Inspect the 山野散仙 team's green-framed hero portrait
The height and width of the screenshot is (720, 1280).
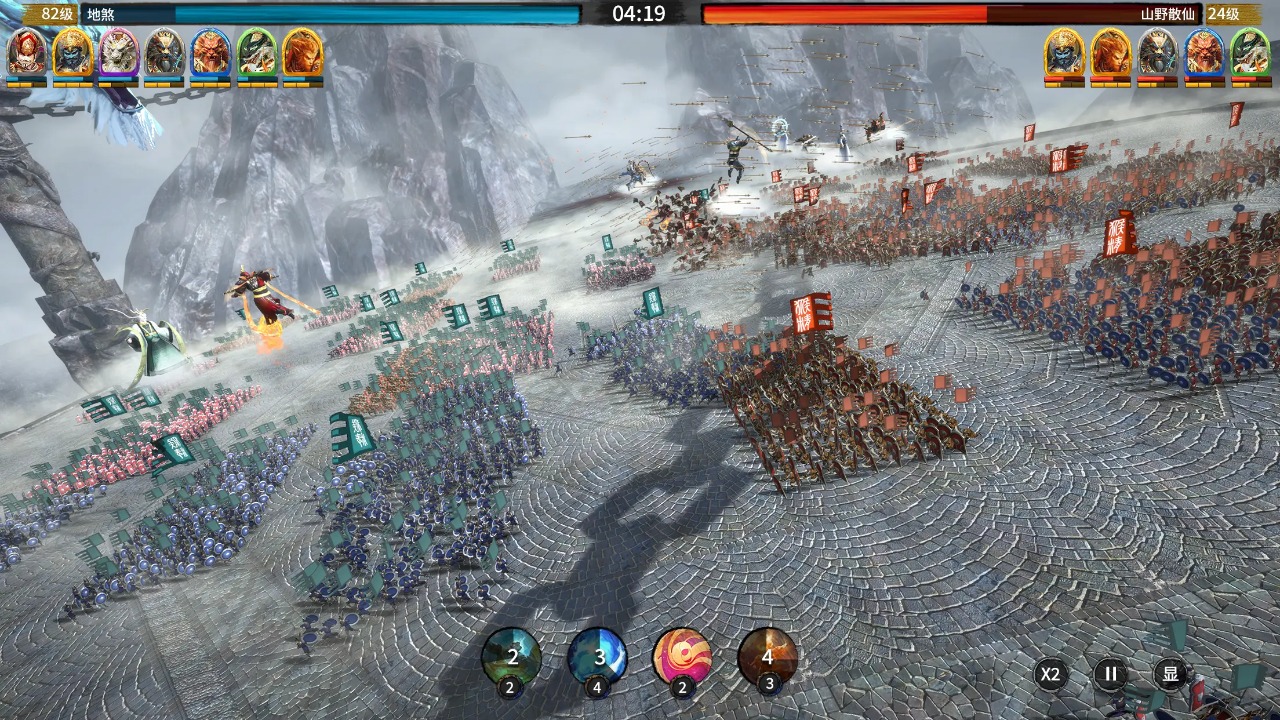click(1249, 52)
